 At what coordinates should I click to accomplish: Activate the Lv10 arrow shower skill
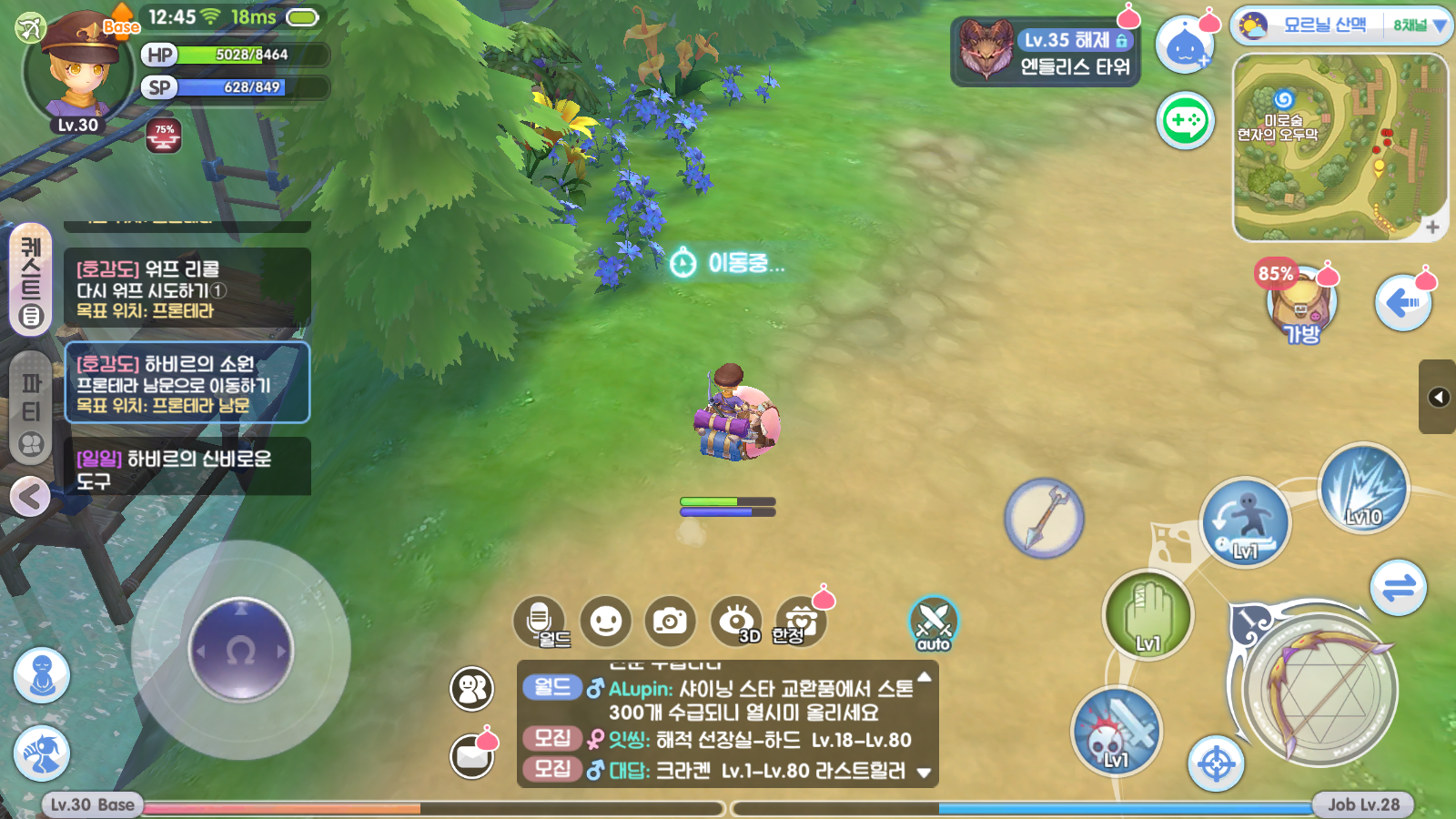[1363, 489]
